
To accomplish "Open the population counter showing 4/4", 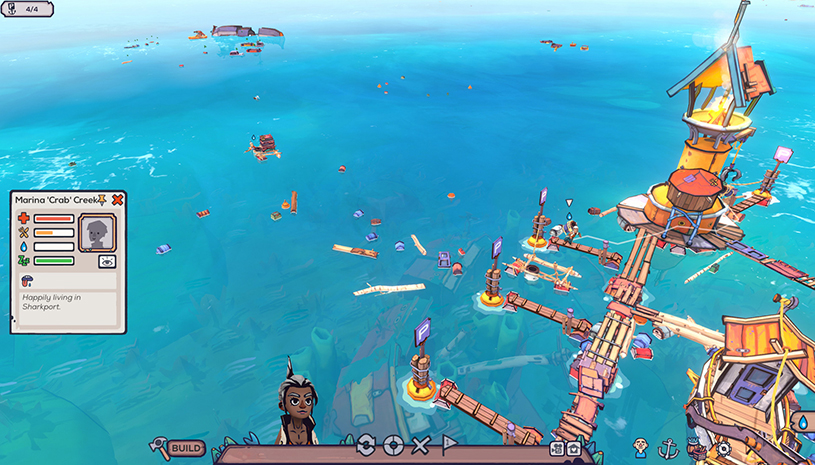I will 27,9.
